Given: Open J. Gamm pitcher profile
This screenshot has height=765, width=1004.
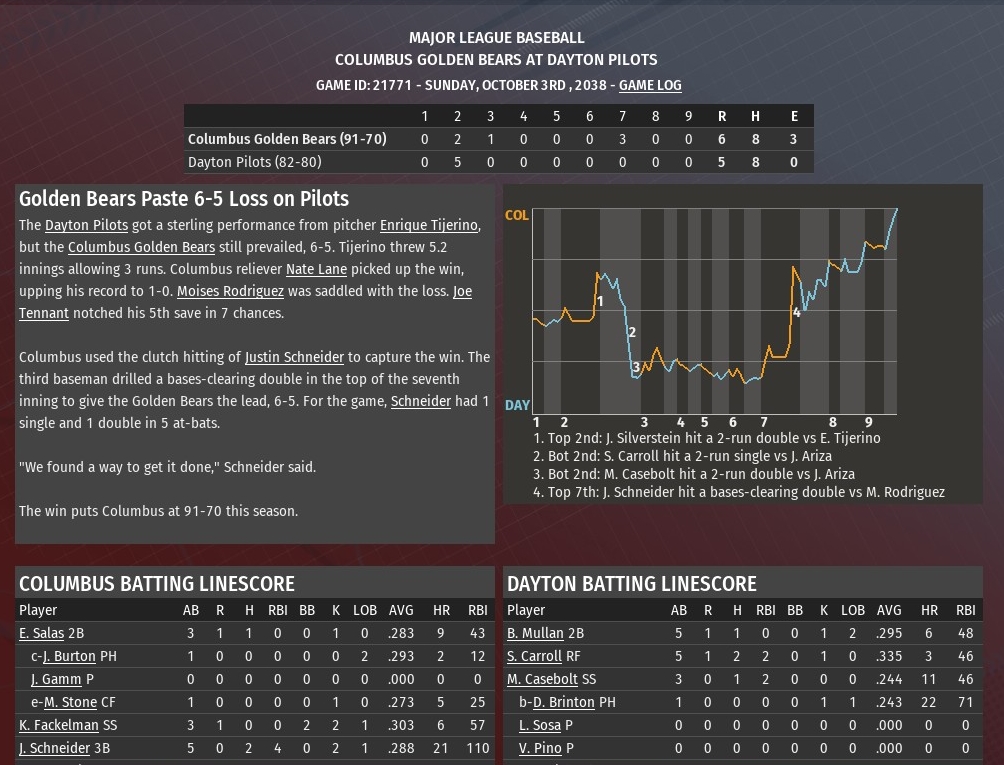Looking at the screenshot, I should point(56,679).
